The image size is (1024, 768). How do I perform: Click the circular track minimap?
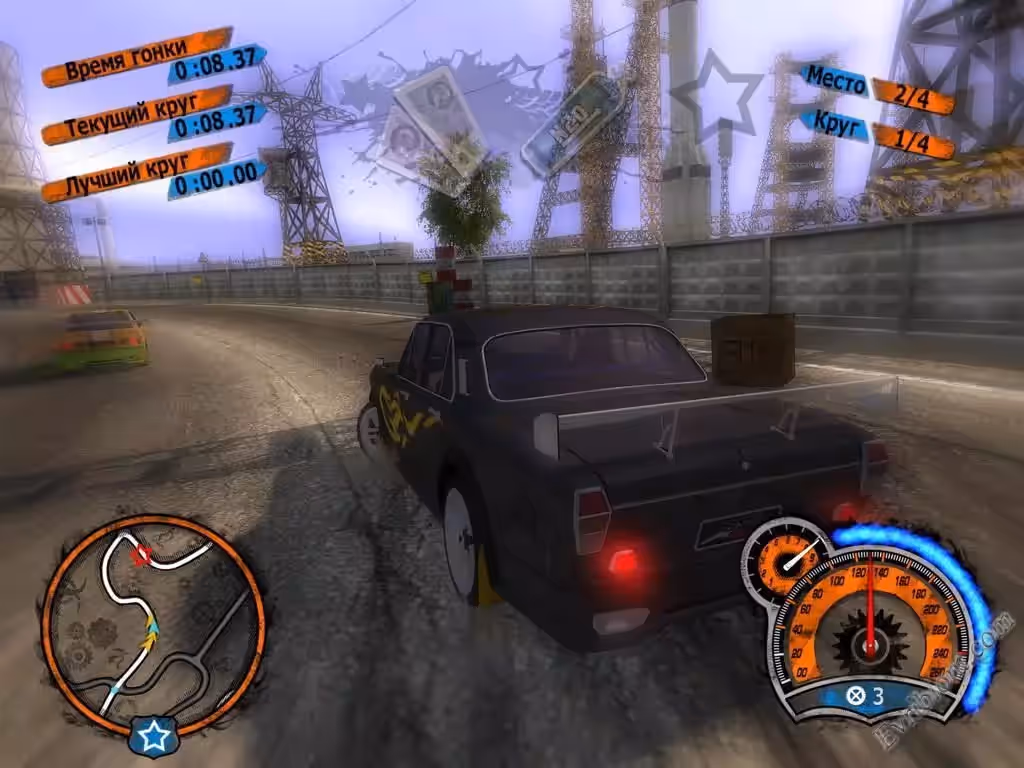pyautogui.click(x=152, y=622)
